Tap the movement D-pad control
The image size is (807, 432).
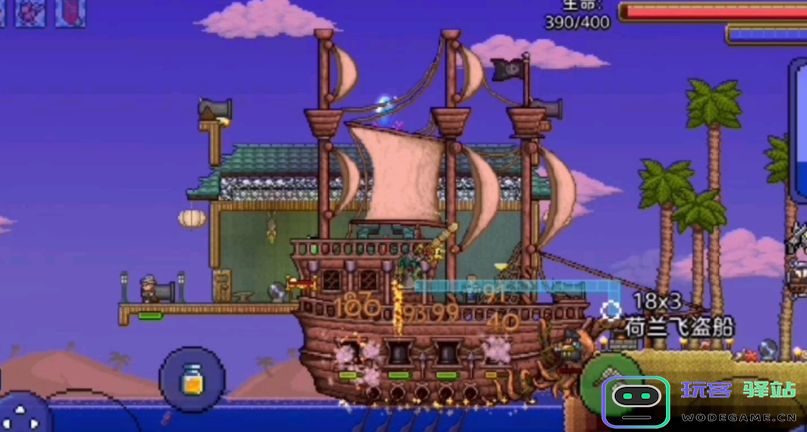click(x=22, y=416)
